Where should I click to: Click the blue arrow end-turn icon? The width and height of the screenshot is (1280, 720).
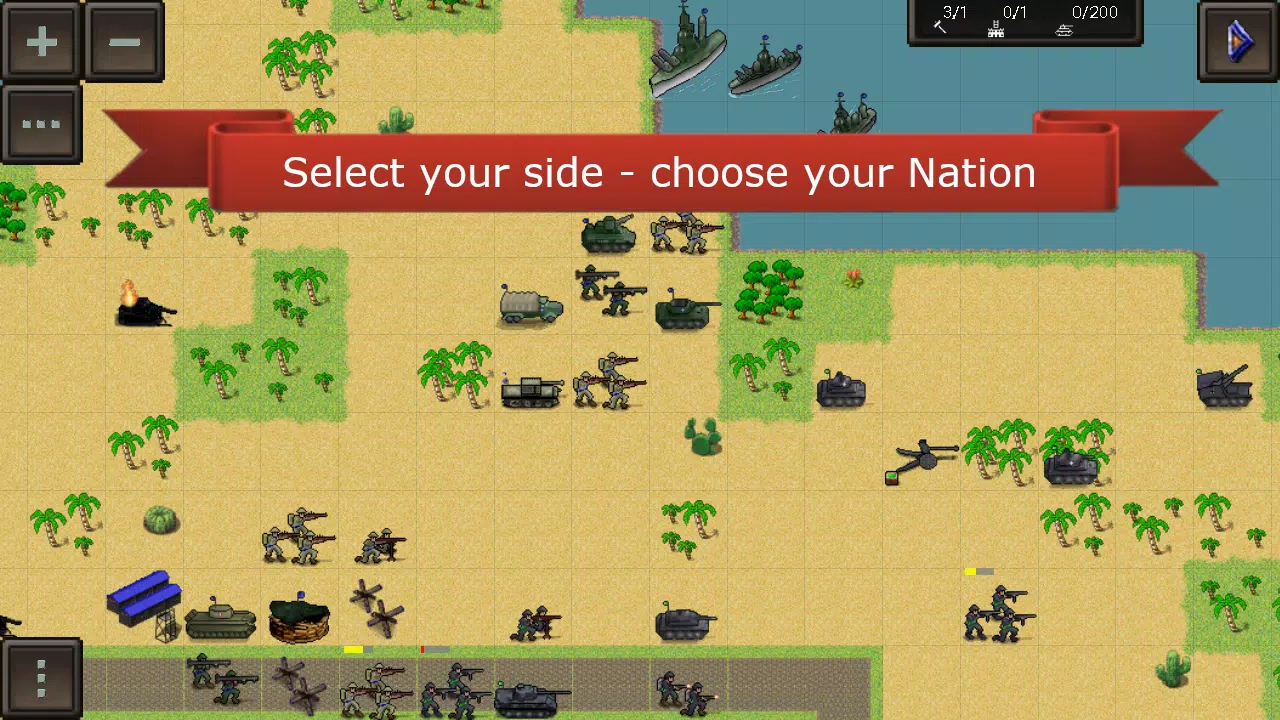1238,42
